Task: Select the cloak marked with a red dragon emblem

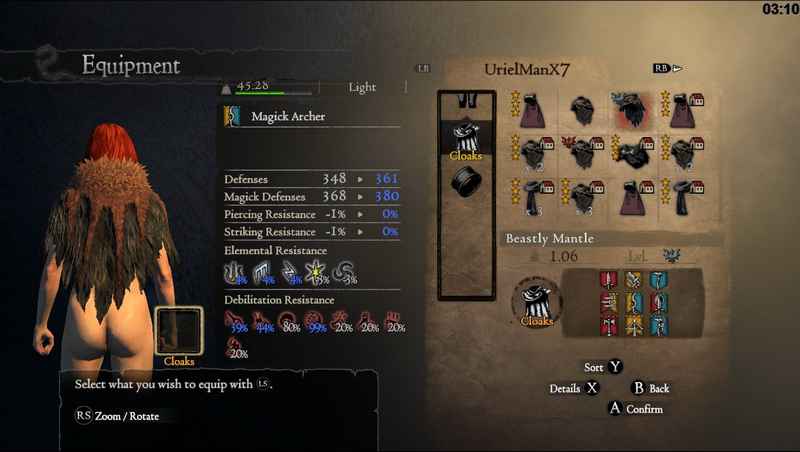Action: point(584,153)
